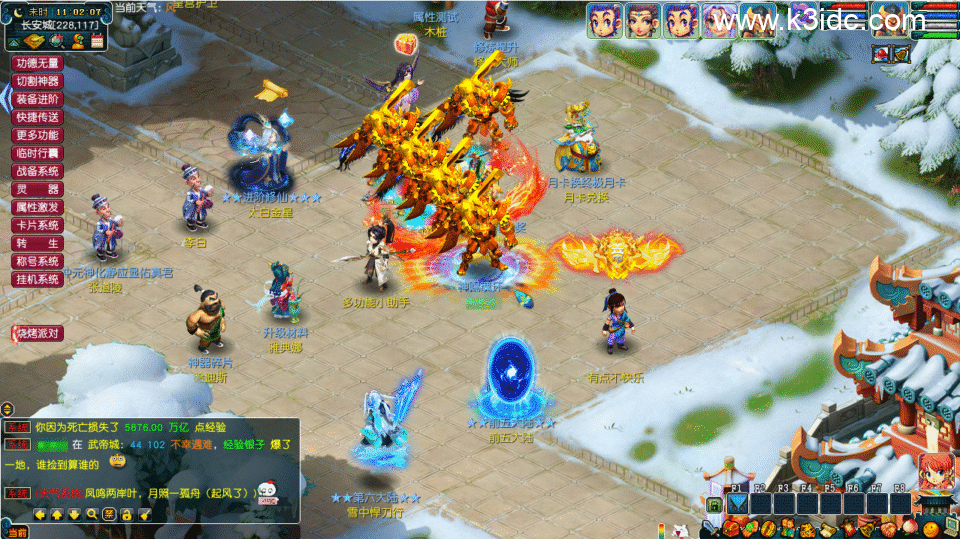Open the 战备系统 button
Image resolution: width=960 pixels, height=539 pixels.
tap(38, 171)
